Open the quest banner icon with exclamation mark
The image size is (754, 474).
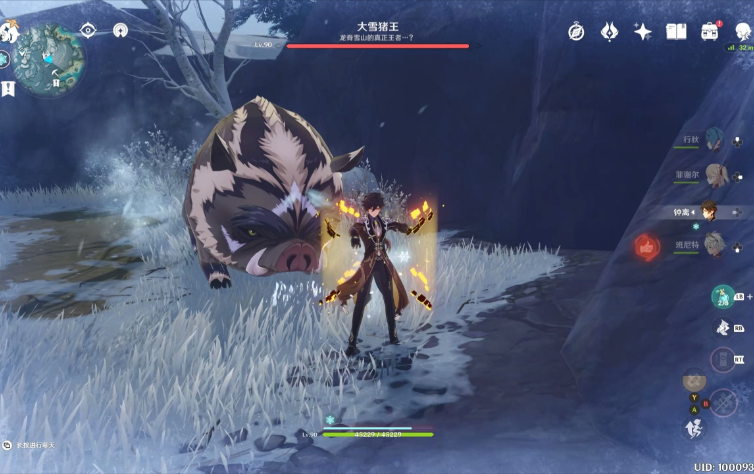point(9,88)
